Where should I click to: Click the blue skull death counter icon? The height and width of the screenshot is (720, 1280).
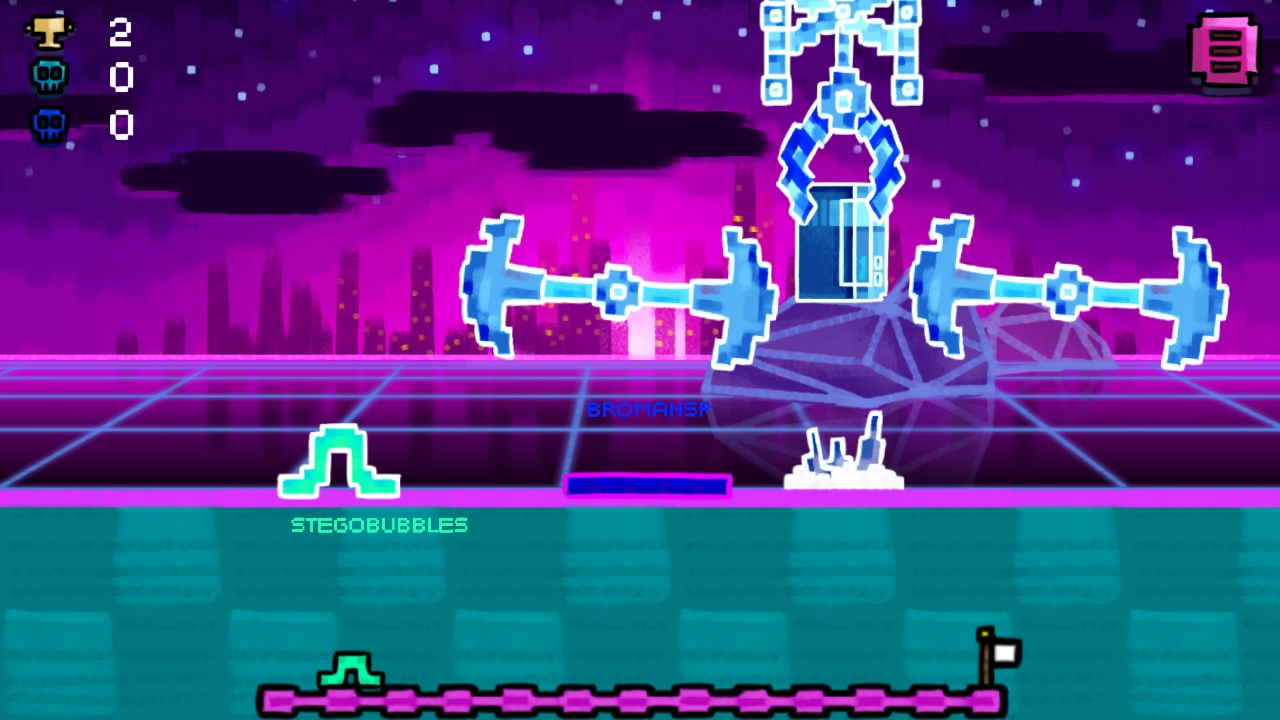coord(48,124)
